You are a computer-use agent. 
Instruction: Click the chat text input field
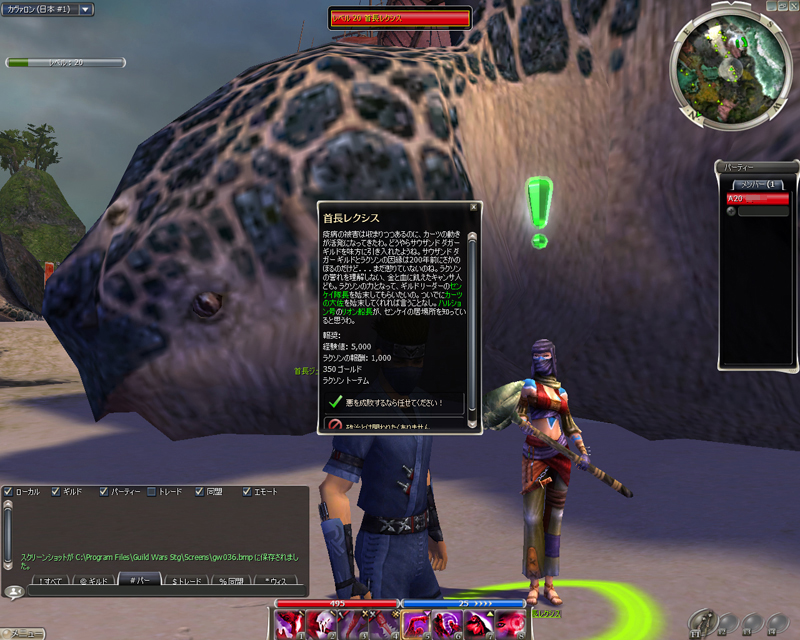tap(160, 592)
